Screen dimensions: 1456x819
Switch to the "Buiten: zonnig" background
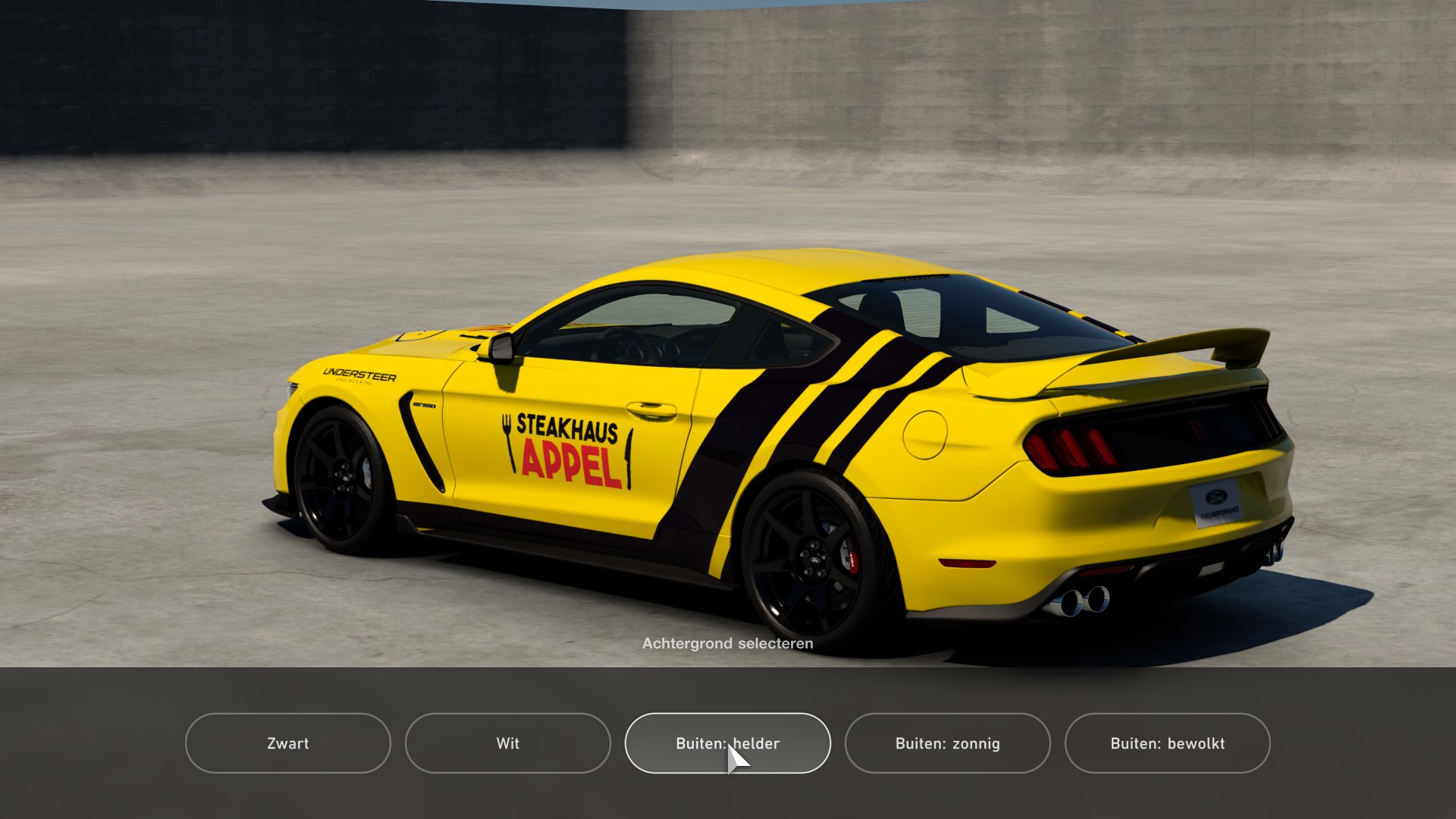(947, 744)
